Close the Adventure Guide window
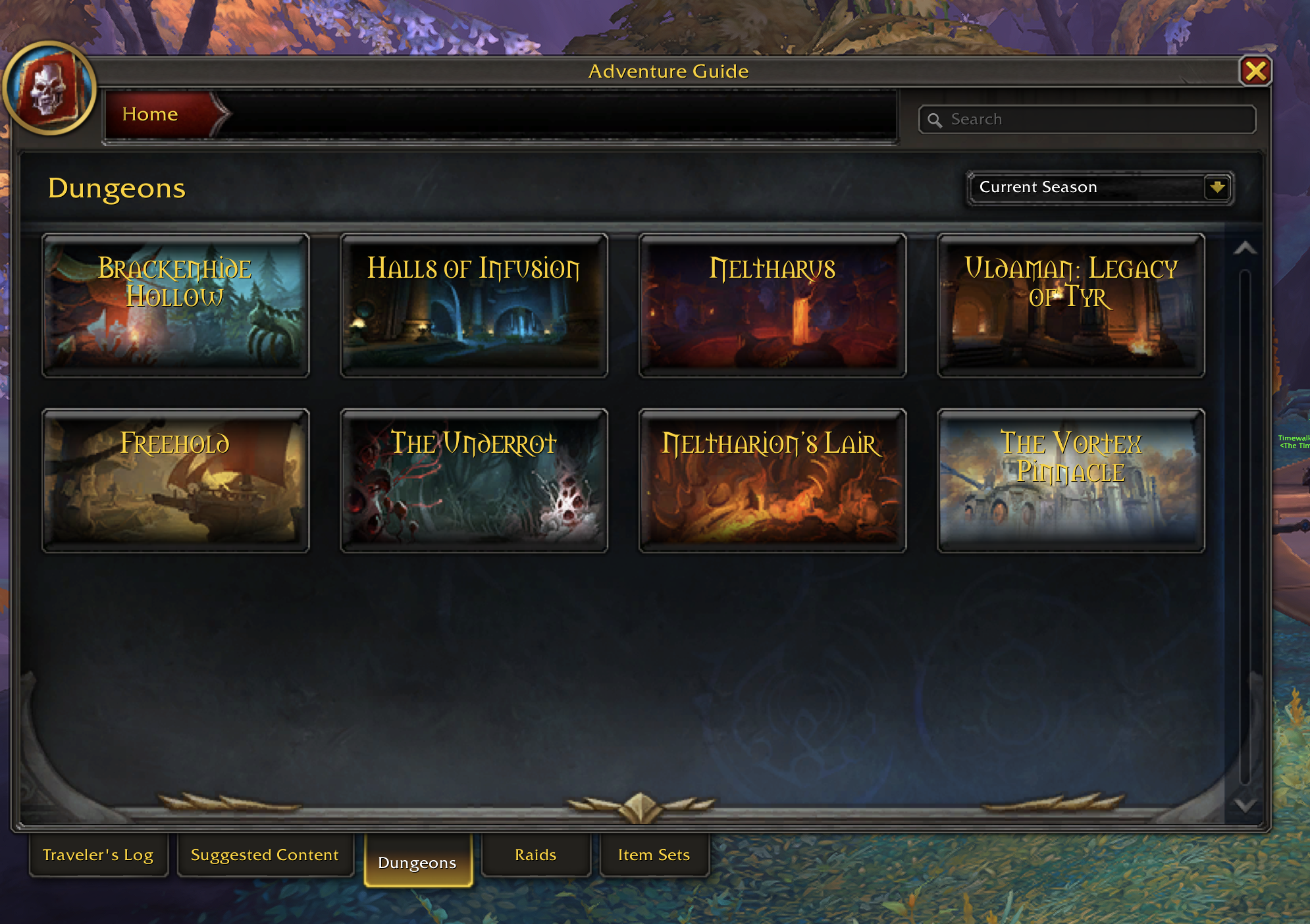1310x924 pixels. tap(1255, 71)
